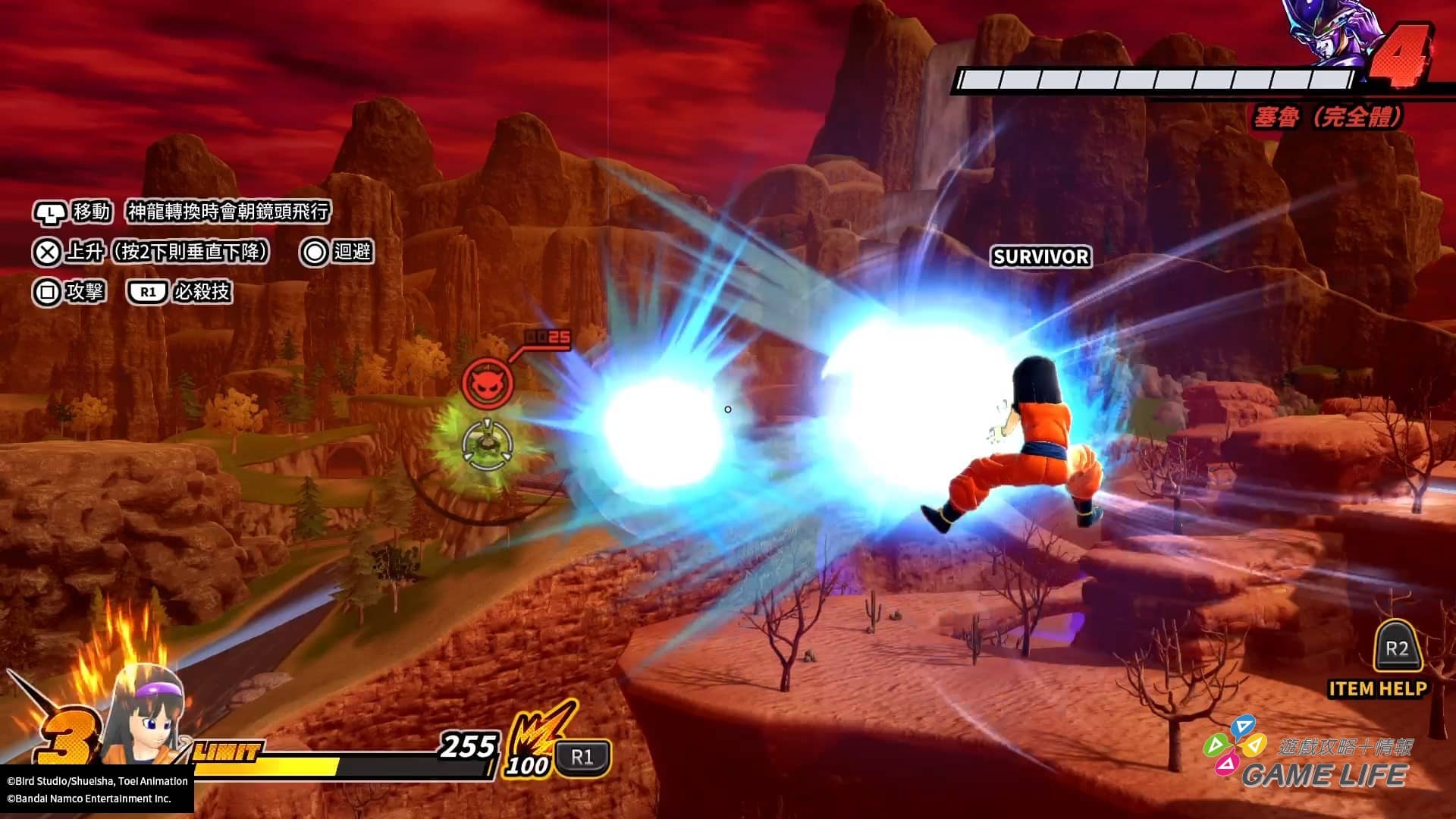Click the red raider location marker
This screenshot has height=819, width=1456.
coord(488,383)
